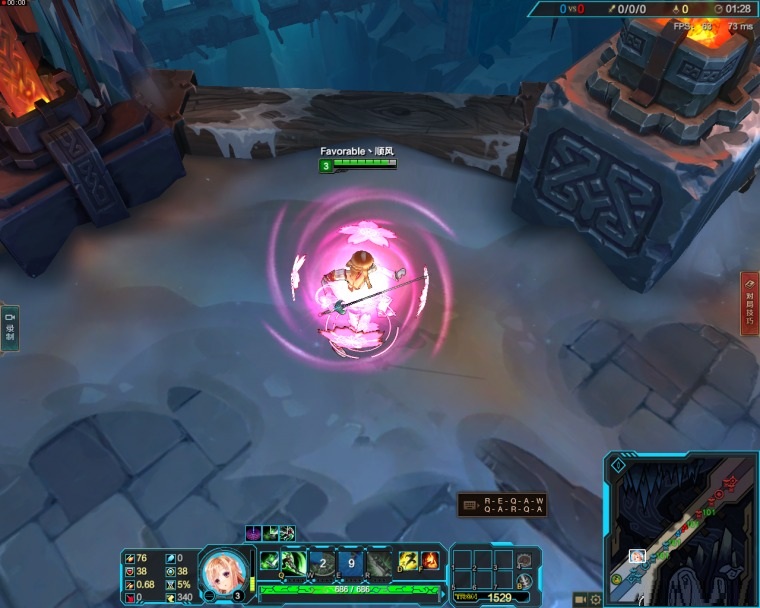Click the diamond icon at minimap corner
The height and width of the screenshot is (608, 760).
coord(618,465)
